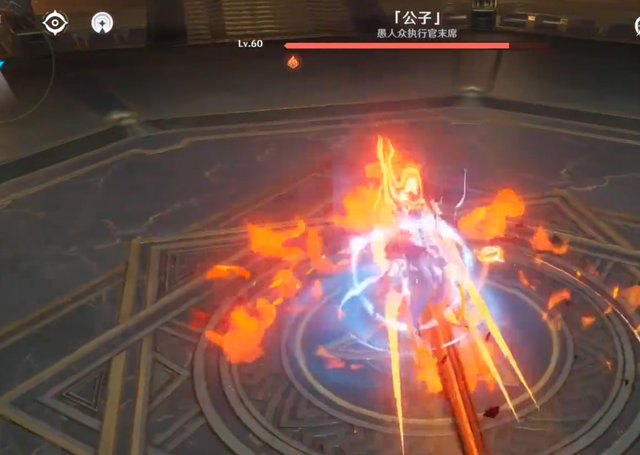Activate the elemental sight eye icon
The width and height of the screenshot is (640, 455).
click(55, 21)
